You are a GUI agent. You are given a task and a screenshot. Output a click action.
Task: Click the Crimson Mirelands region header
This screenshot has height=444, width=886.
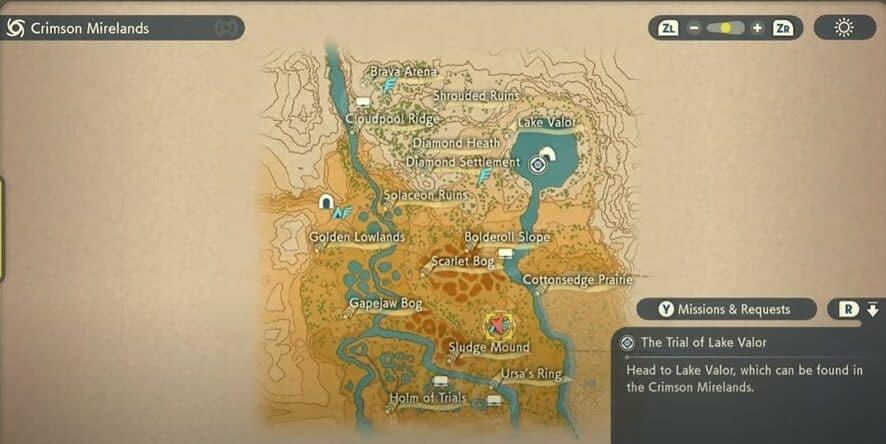point(90,28)
